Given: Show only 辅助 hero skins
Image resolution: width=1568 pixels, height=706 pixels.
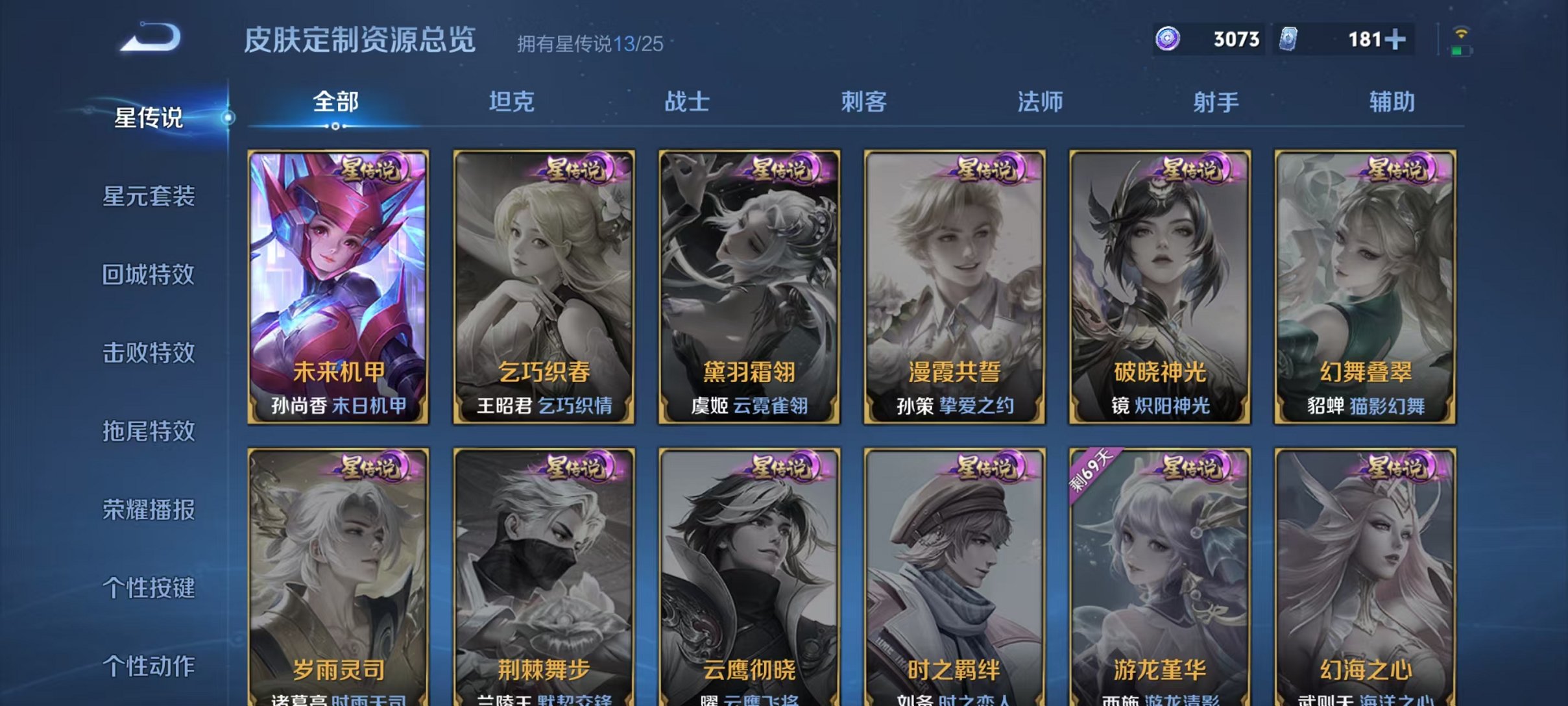Looking at the screenshot, I should (x=1393, y=102).
